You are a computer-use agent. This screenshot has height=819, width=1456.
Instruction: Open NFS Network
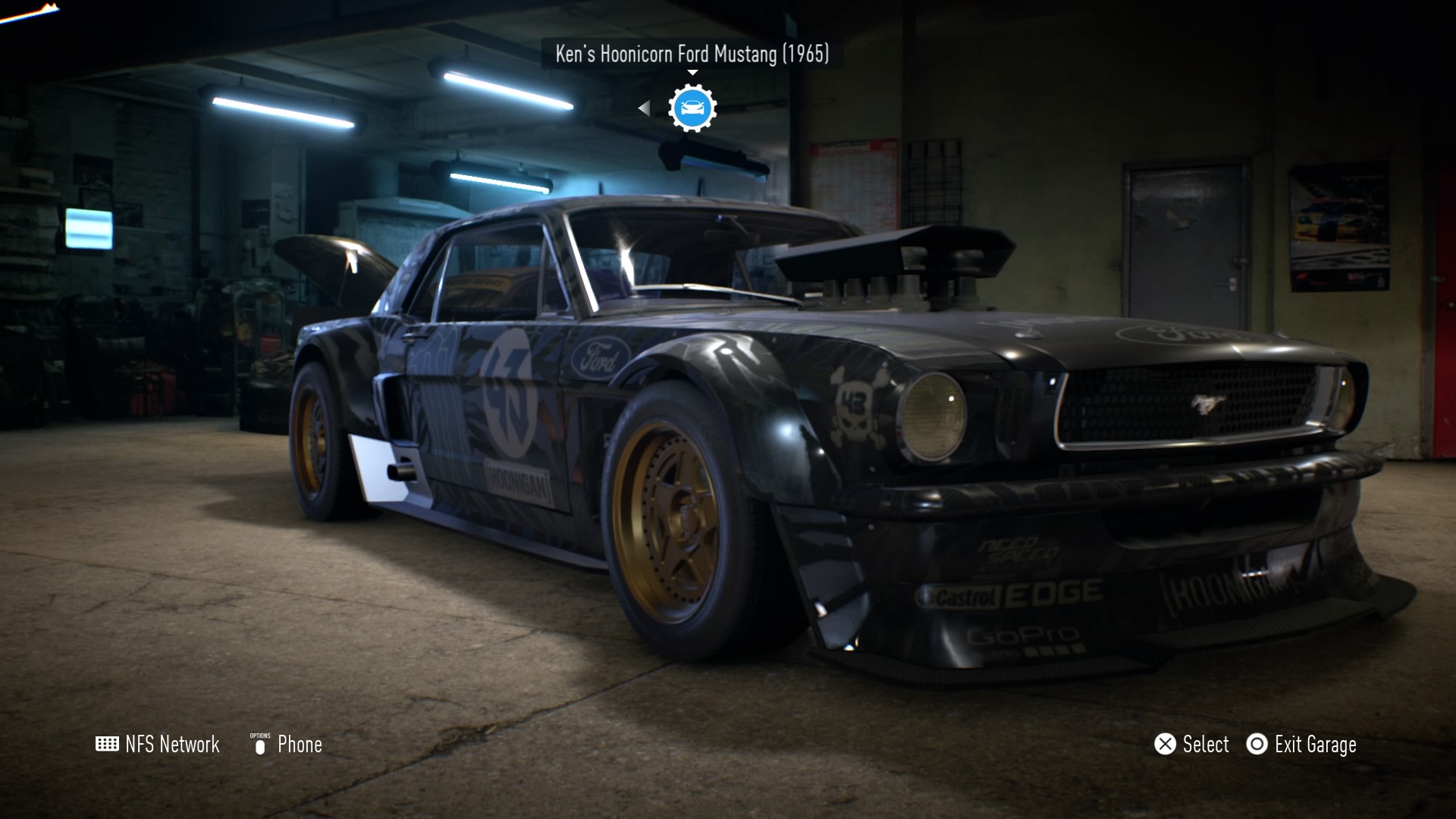pos(158,744)
